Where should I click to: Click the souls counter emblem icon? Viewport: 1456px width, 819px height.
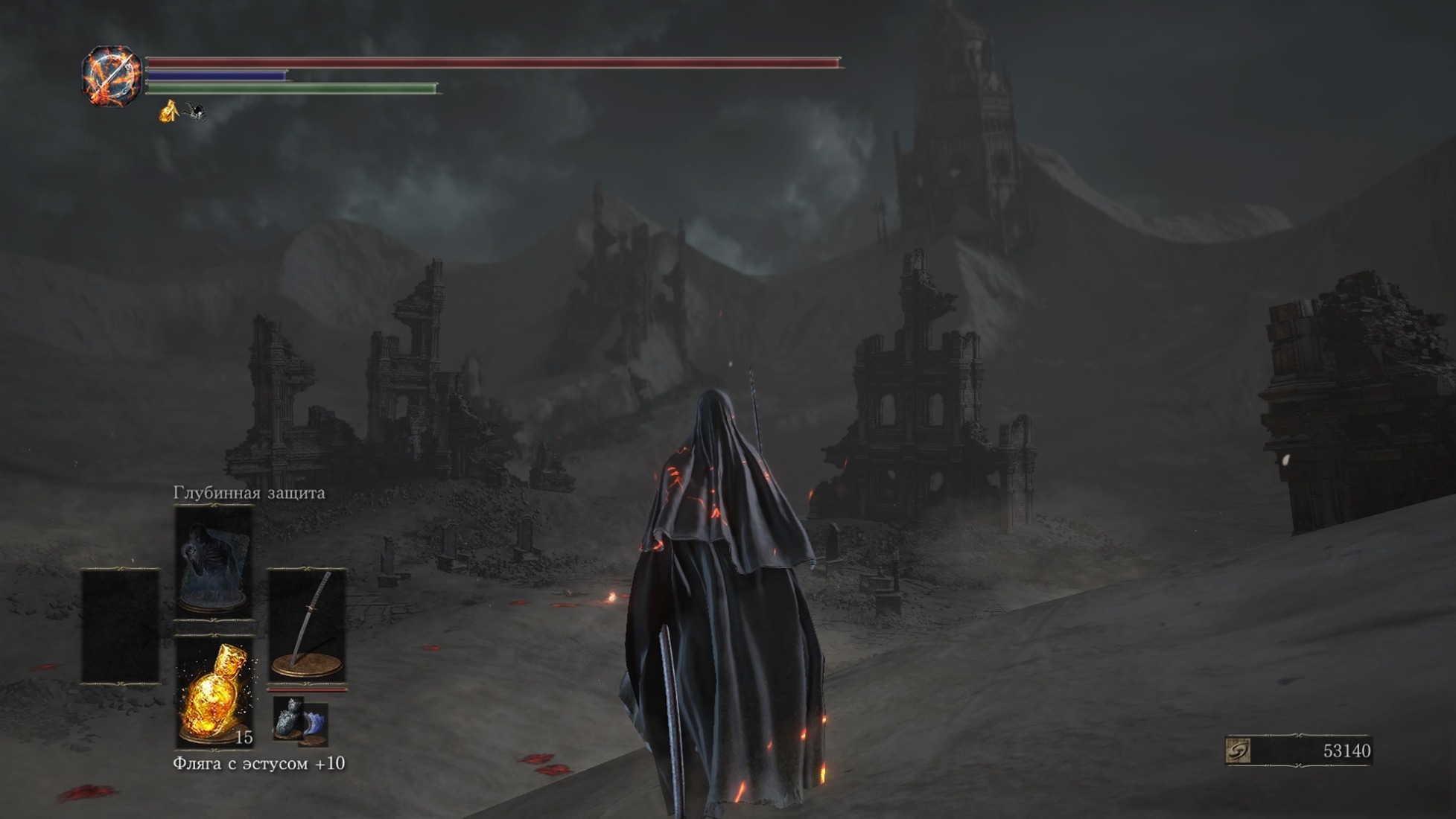(1238, 751)
